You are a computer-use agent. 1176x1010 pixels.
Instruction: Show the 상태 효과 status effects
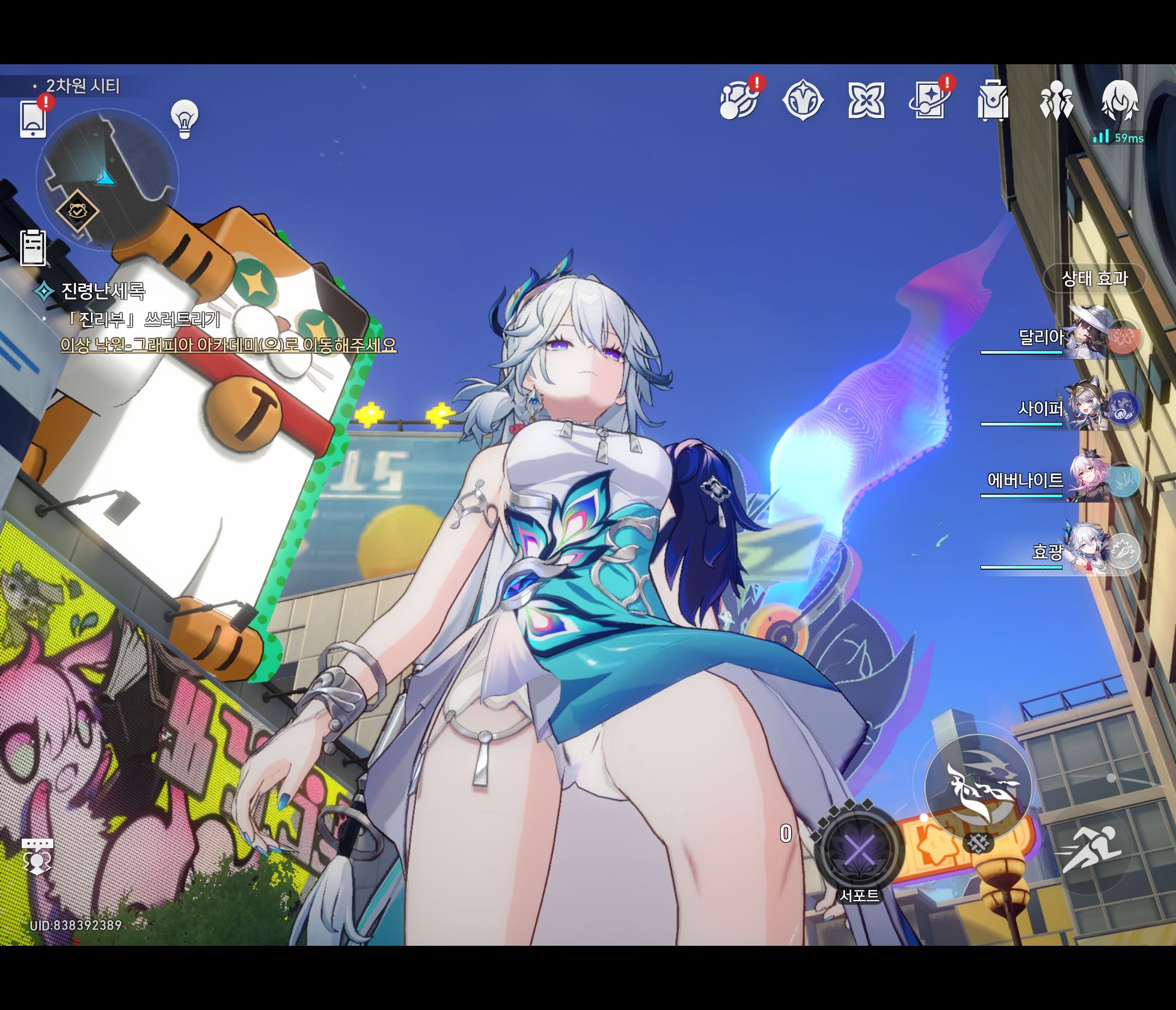pos(1094,279)
